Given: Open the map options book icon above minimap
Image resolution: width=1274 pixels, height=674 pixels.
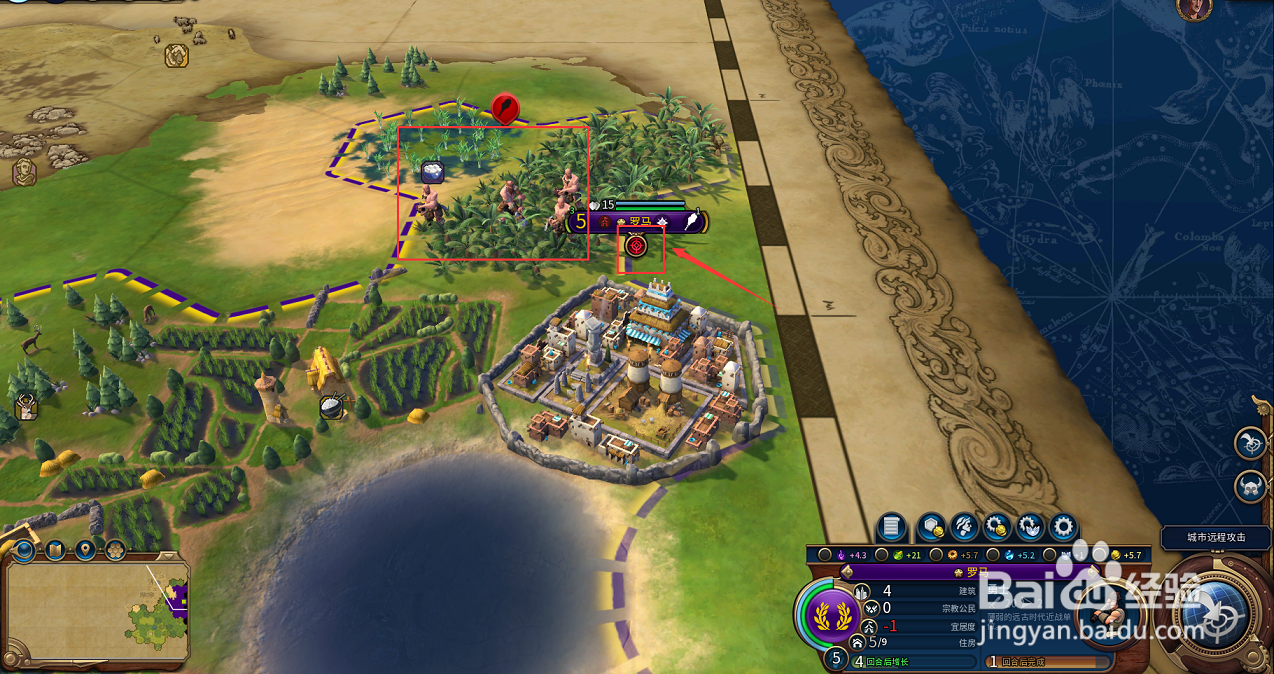Looking at the screenshot, I should 55,549.
